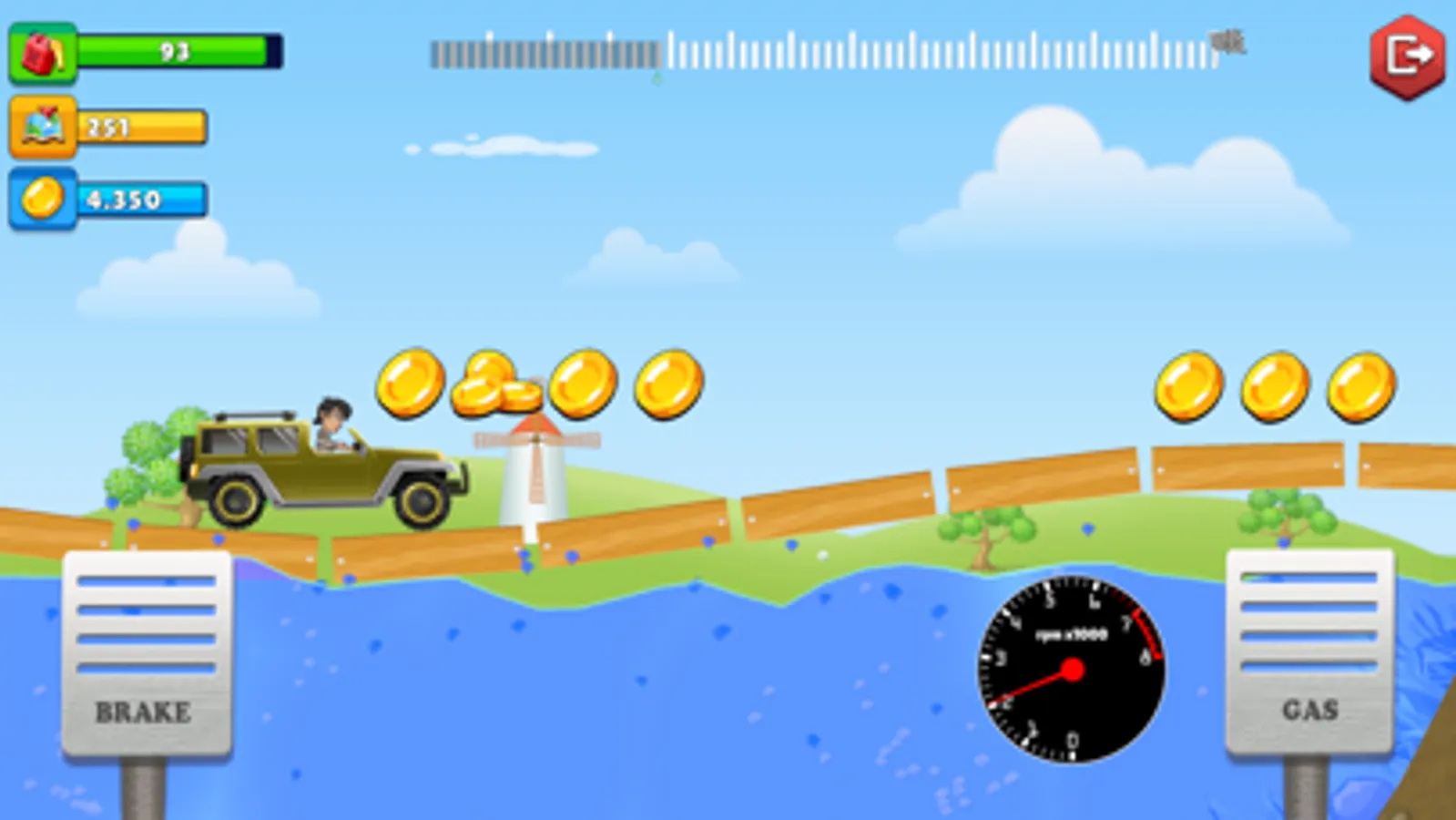Click the red fuel can icon
Viewport: 1456px width, 820px height.
[46, 52]
